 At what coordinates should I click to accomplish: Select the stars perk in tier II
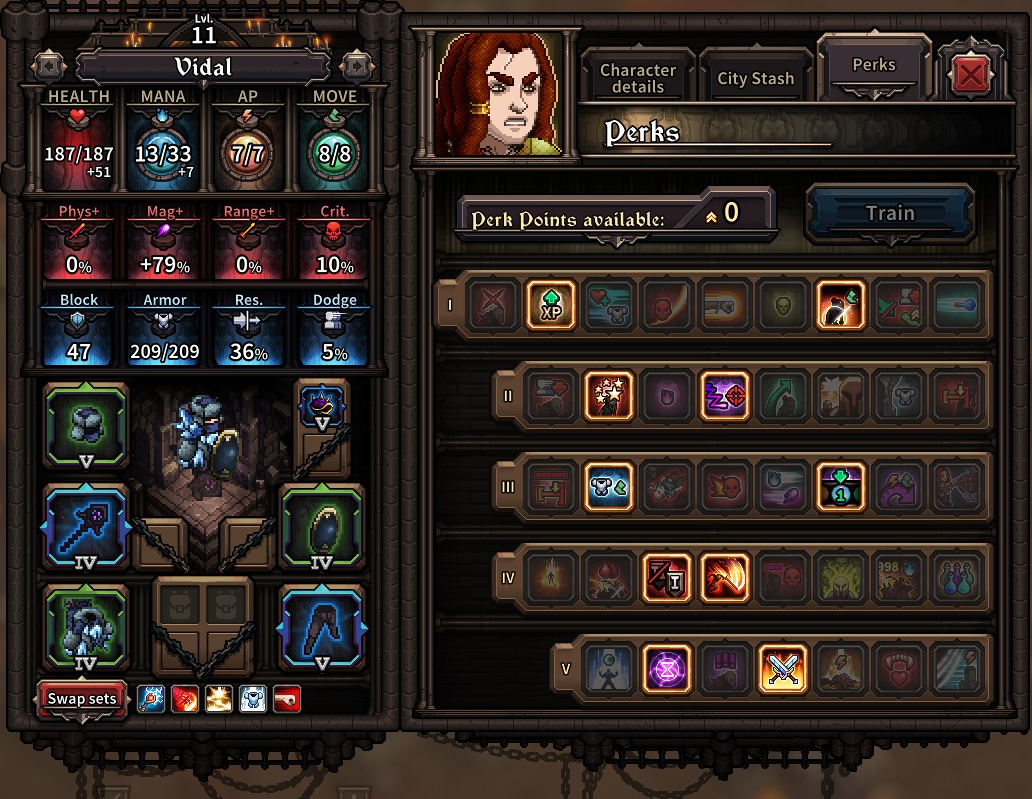tap(609, 396)
